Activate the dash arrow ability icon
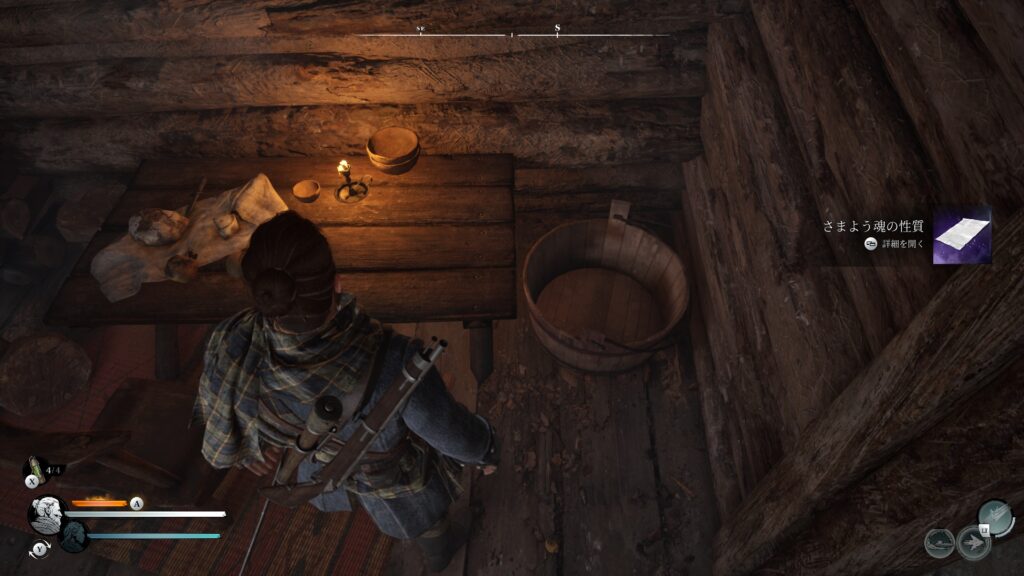 click(972, 543)
